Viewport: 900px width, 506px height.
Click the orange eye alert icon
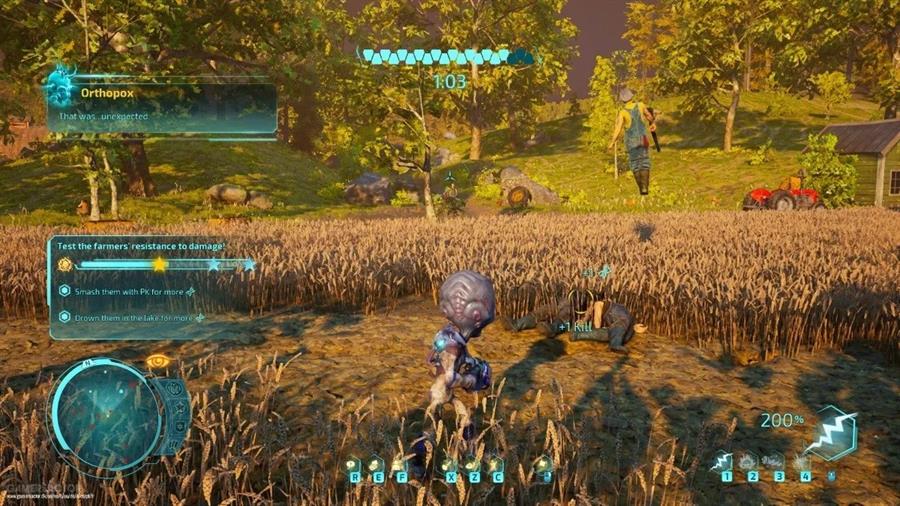pos(156,361)
